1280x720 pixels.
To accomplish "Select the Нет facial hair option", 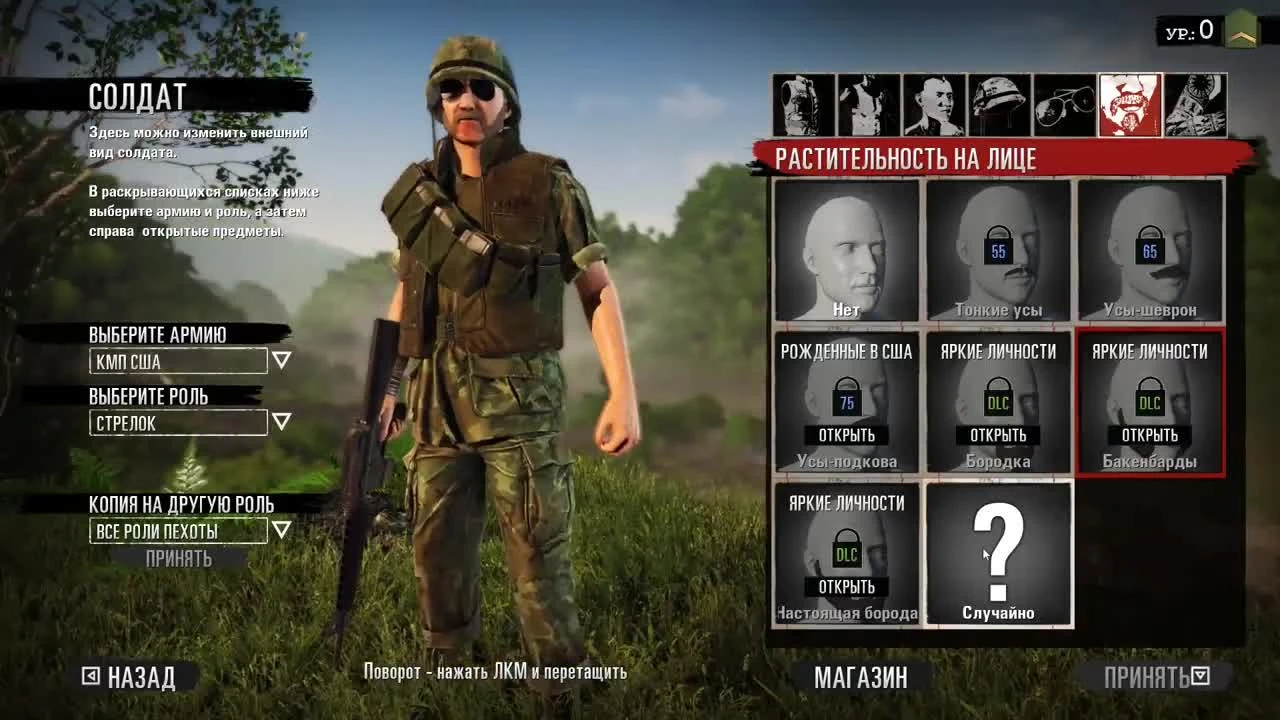I will click(x=846, y=248).
